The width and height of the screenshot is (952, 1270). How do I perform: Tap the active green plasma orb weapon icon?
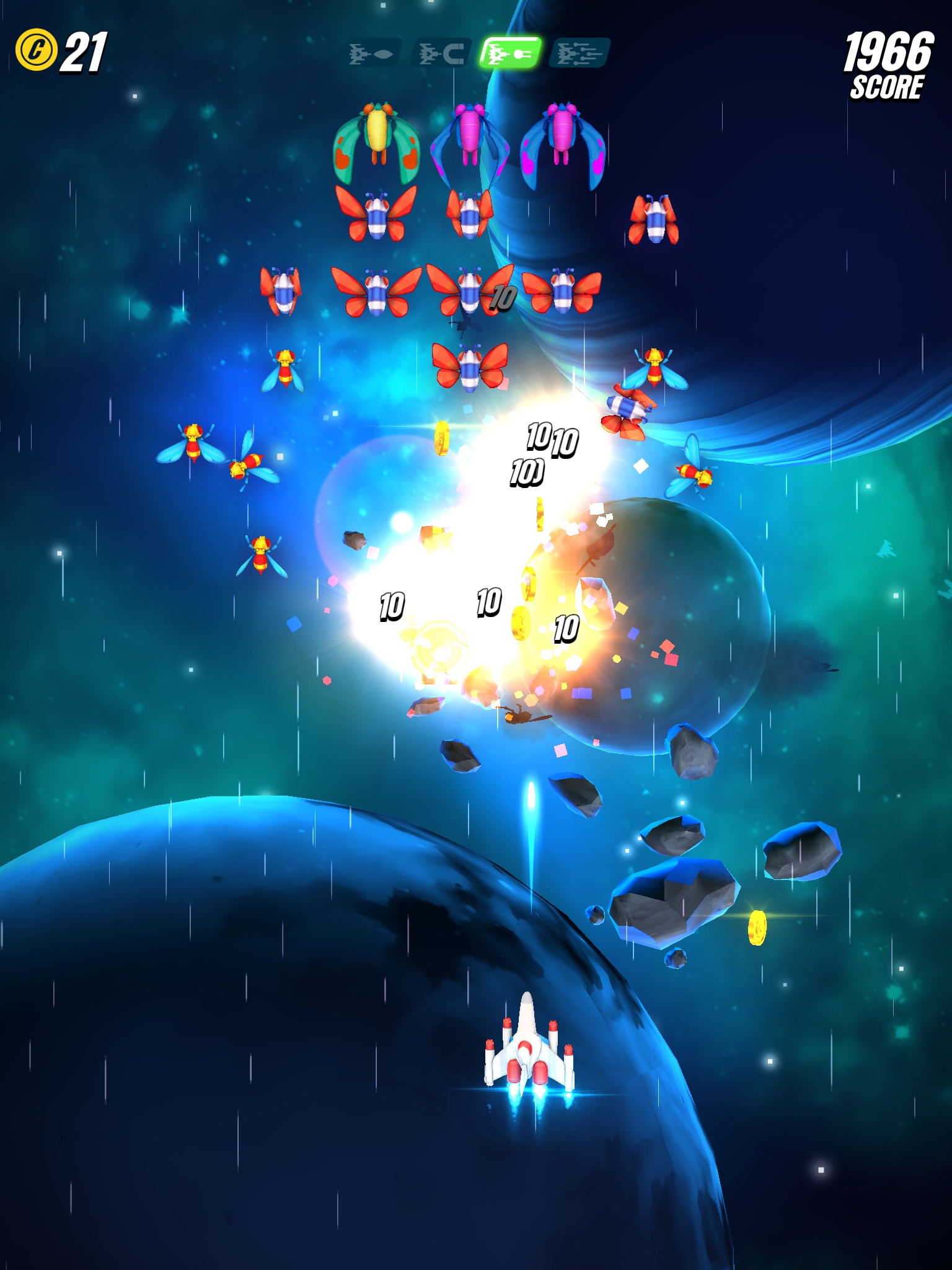click(x=513, y=53)
